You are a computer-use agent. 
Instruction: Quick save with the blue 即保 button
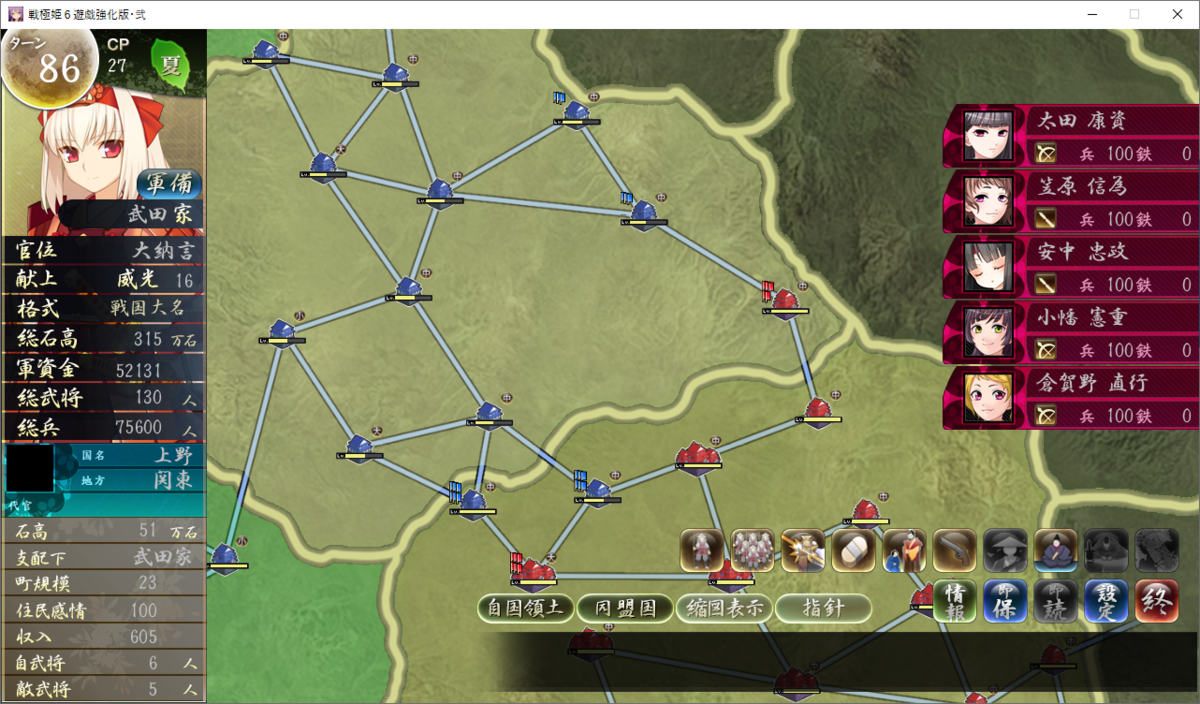pos(1005,601)
